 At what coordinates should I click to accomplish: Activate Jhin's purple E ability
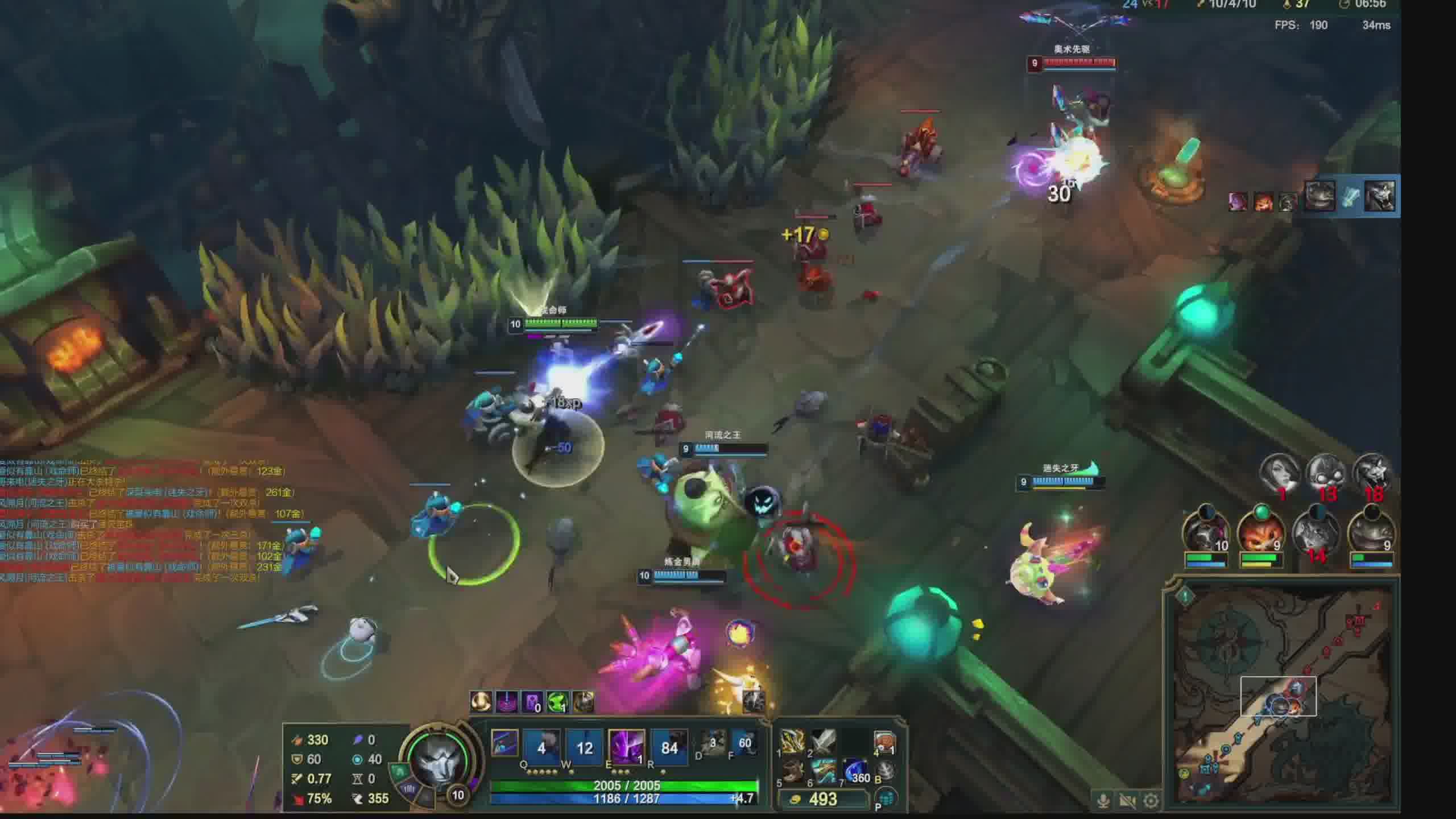tap(626, 747)
